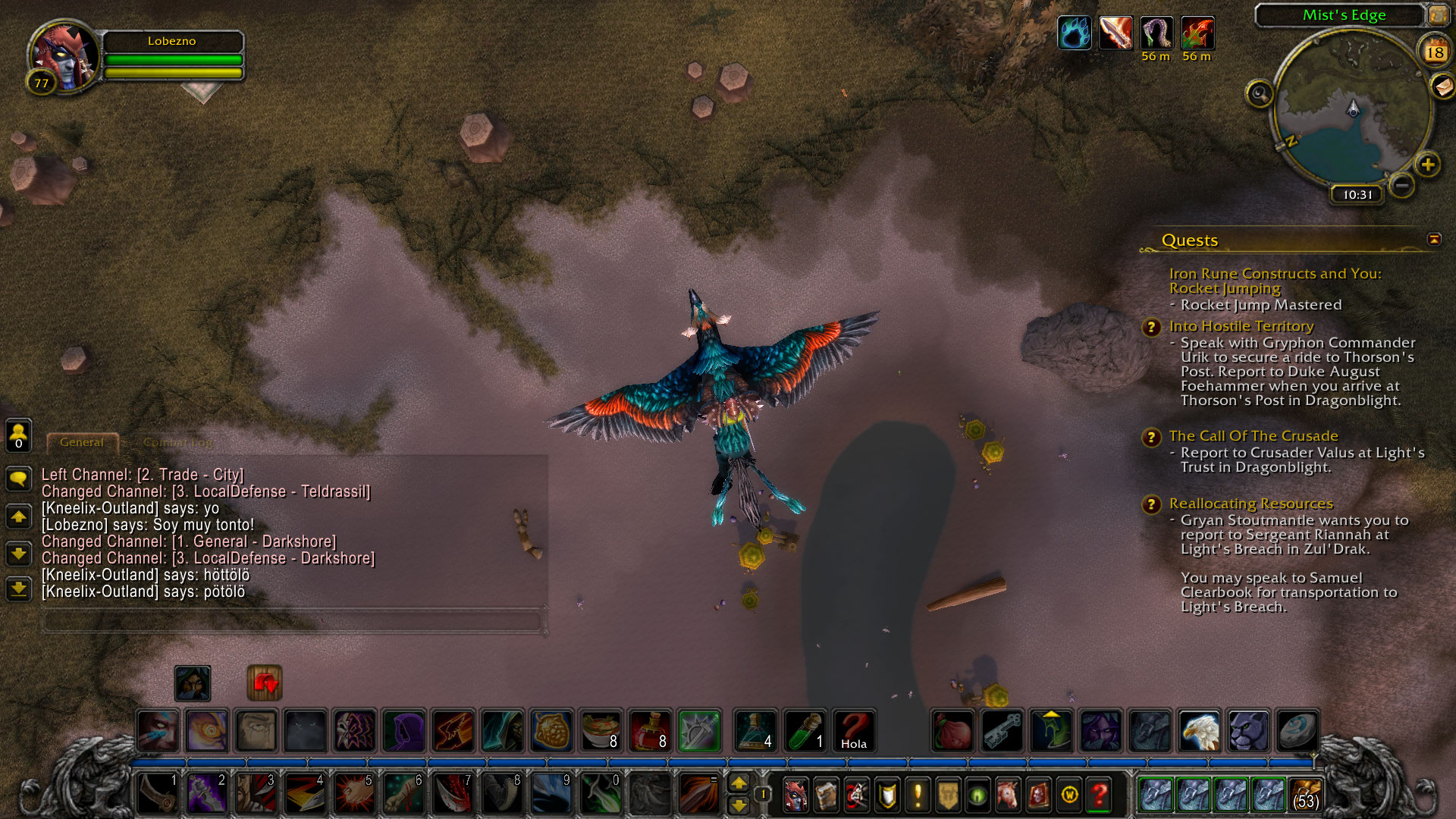1456x819 pixels.
Task: Select the General chat tab
Action: [x=82, y=442]
